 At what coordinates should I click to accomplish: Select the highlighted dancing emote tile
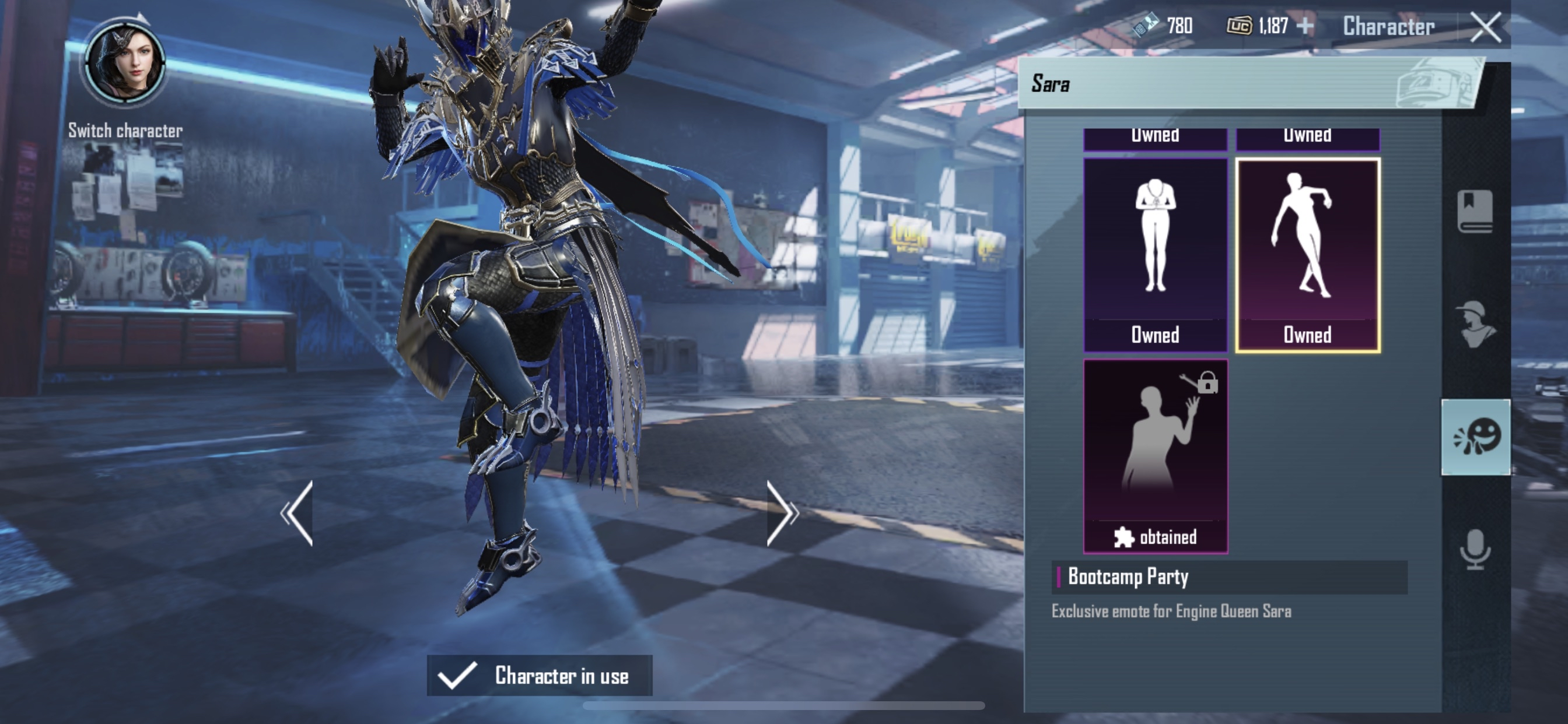tap(1307, 254)
